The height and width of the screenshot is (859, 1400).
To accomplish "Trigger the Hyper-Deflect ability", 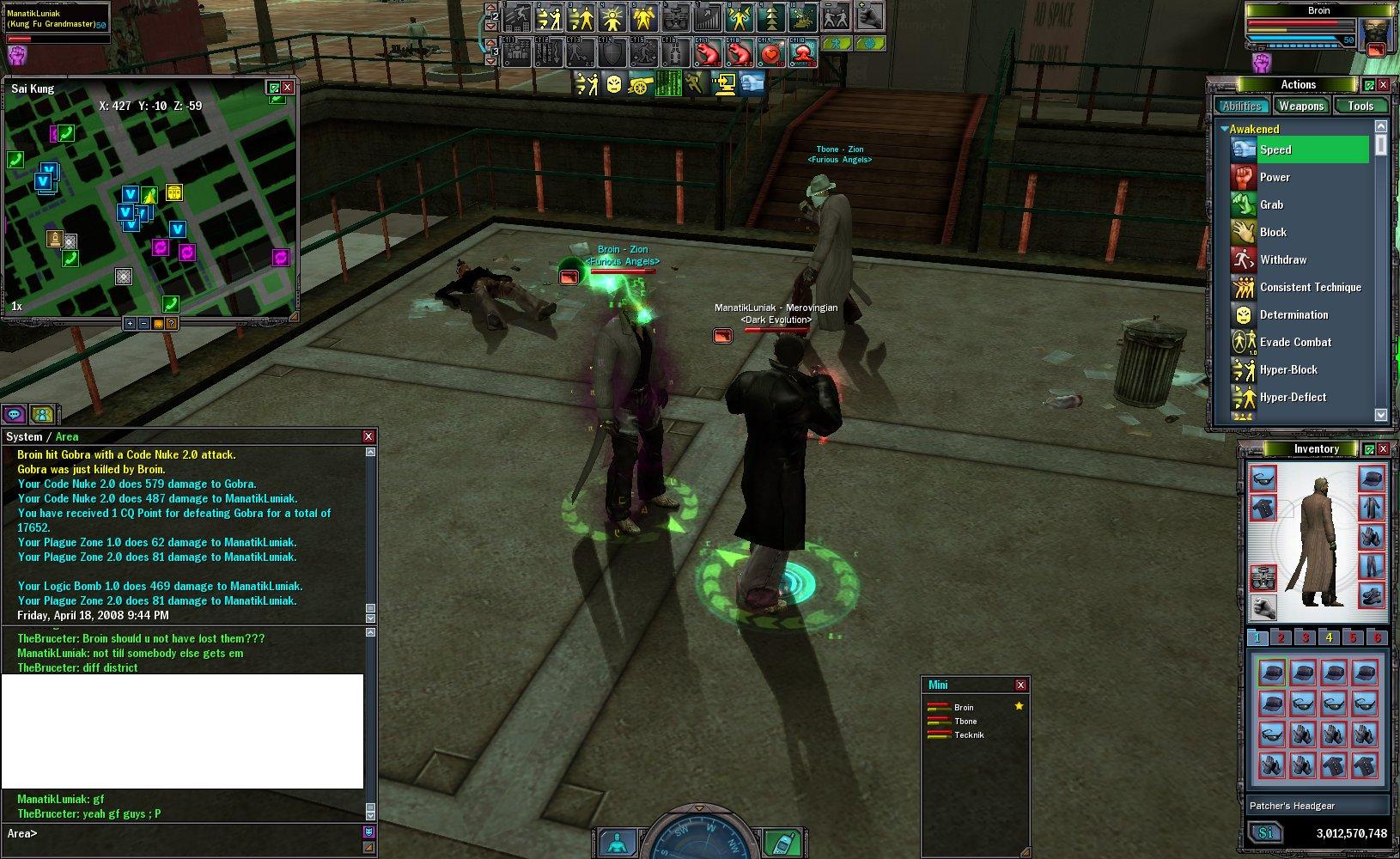I will (1293, 397).
